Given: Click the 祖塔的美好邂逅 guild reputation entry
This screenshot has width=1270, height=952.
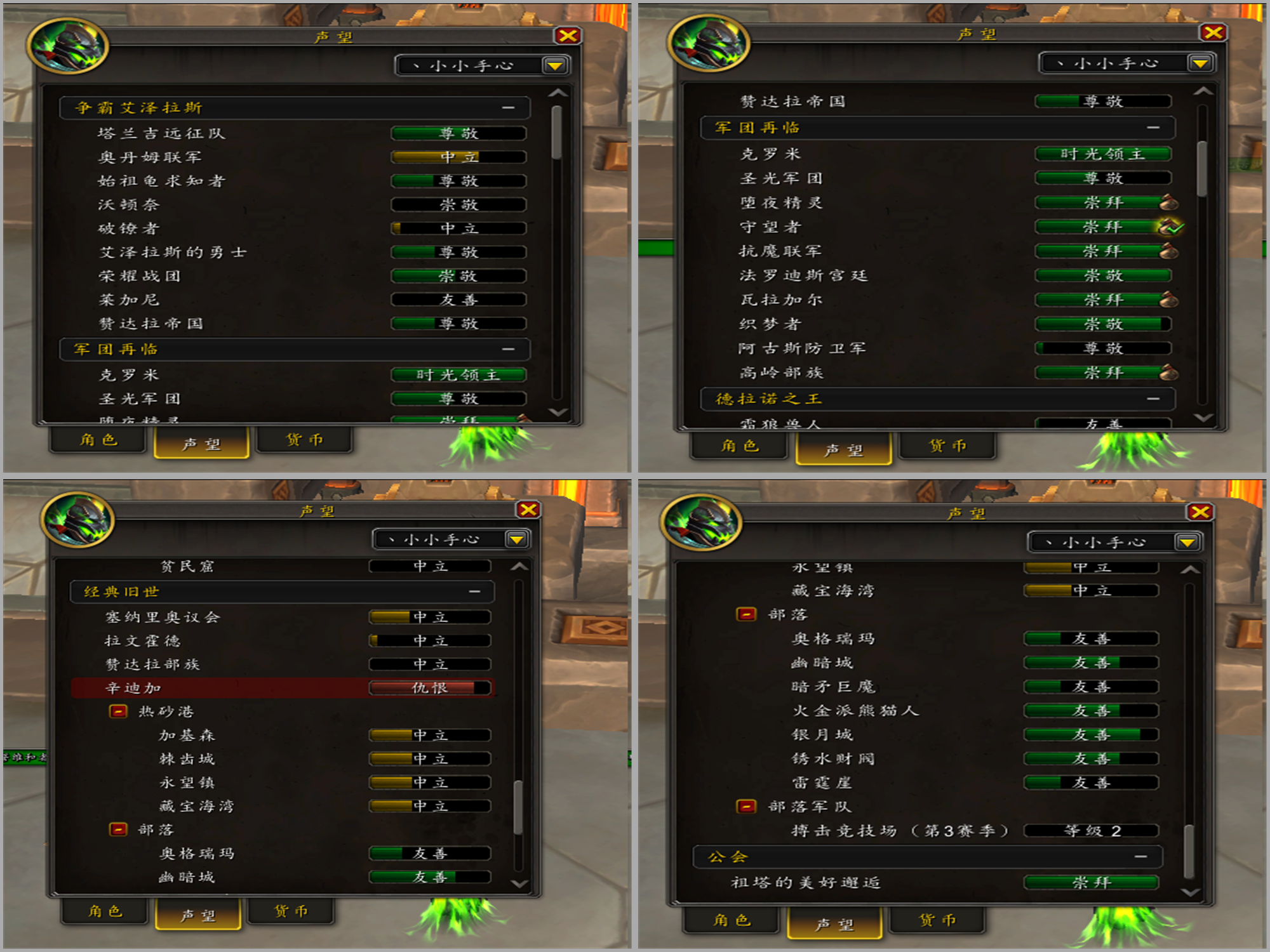Looking at the screenshot, I should [806, 882].
